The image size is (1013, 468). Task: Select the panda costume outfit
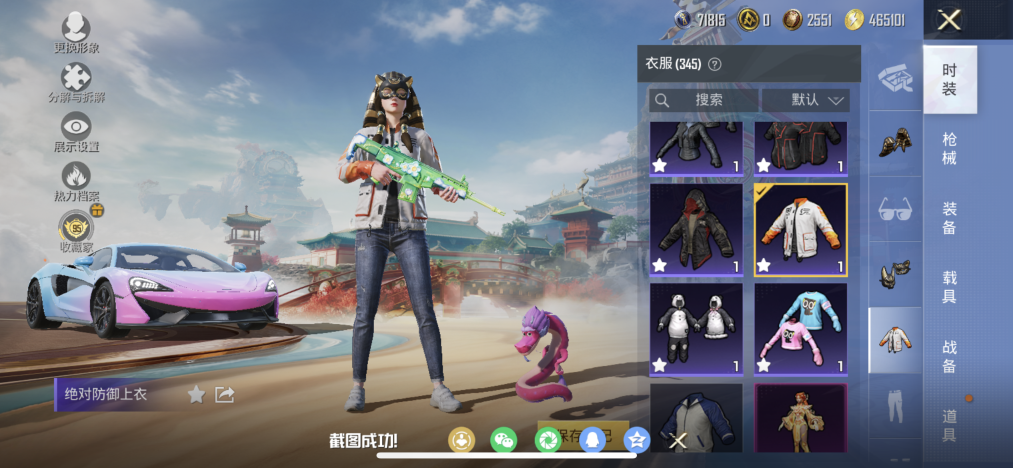[696, 329]
